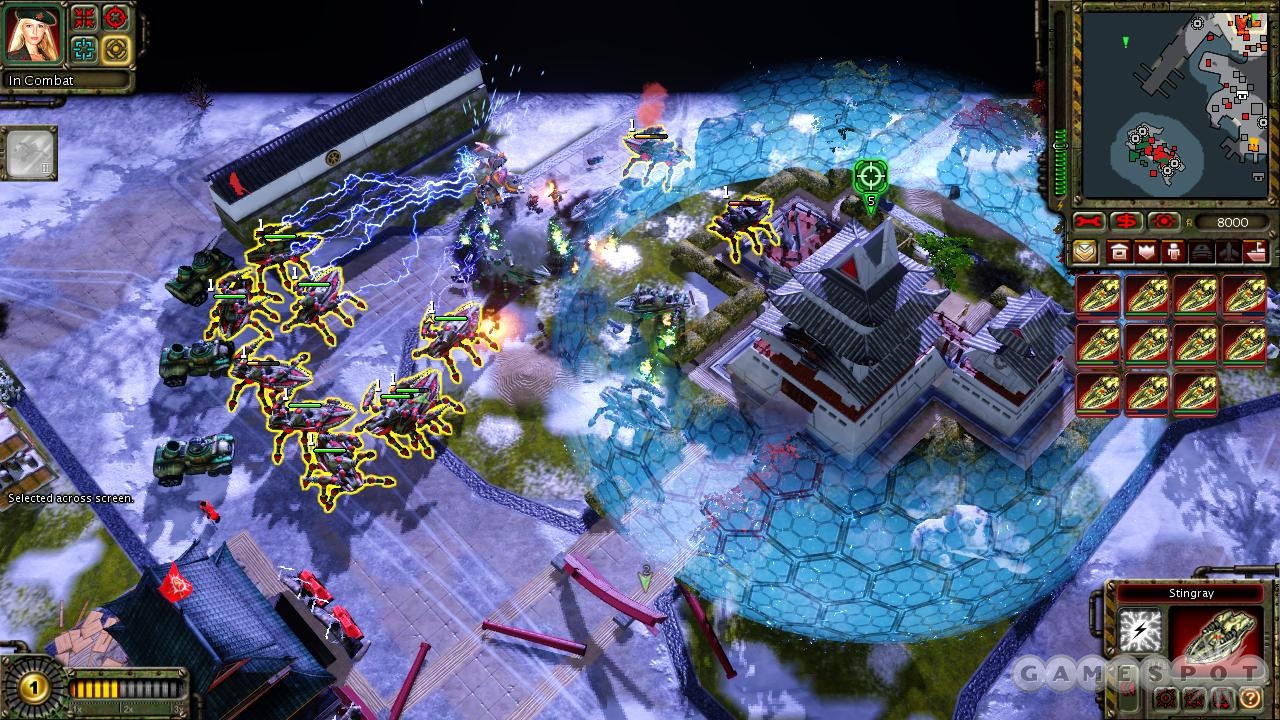The image size is (1280, 720).
Task: Toggle repair mode with the wrench button
Action: pyautogui.click(x=1089, y=221)
